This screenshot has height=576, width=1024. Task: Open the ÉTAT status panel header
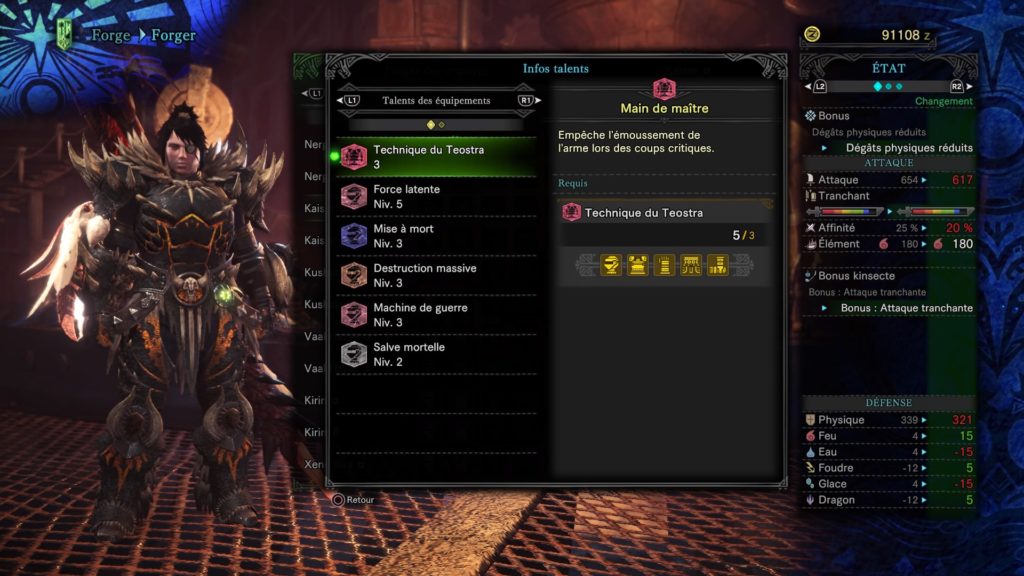tap(888, 69)
